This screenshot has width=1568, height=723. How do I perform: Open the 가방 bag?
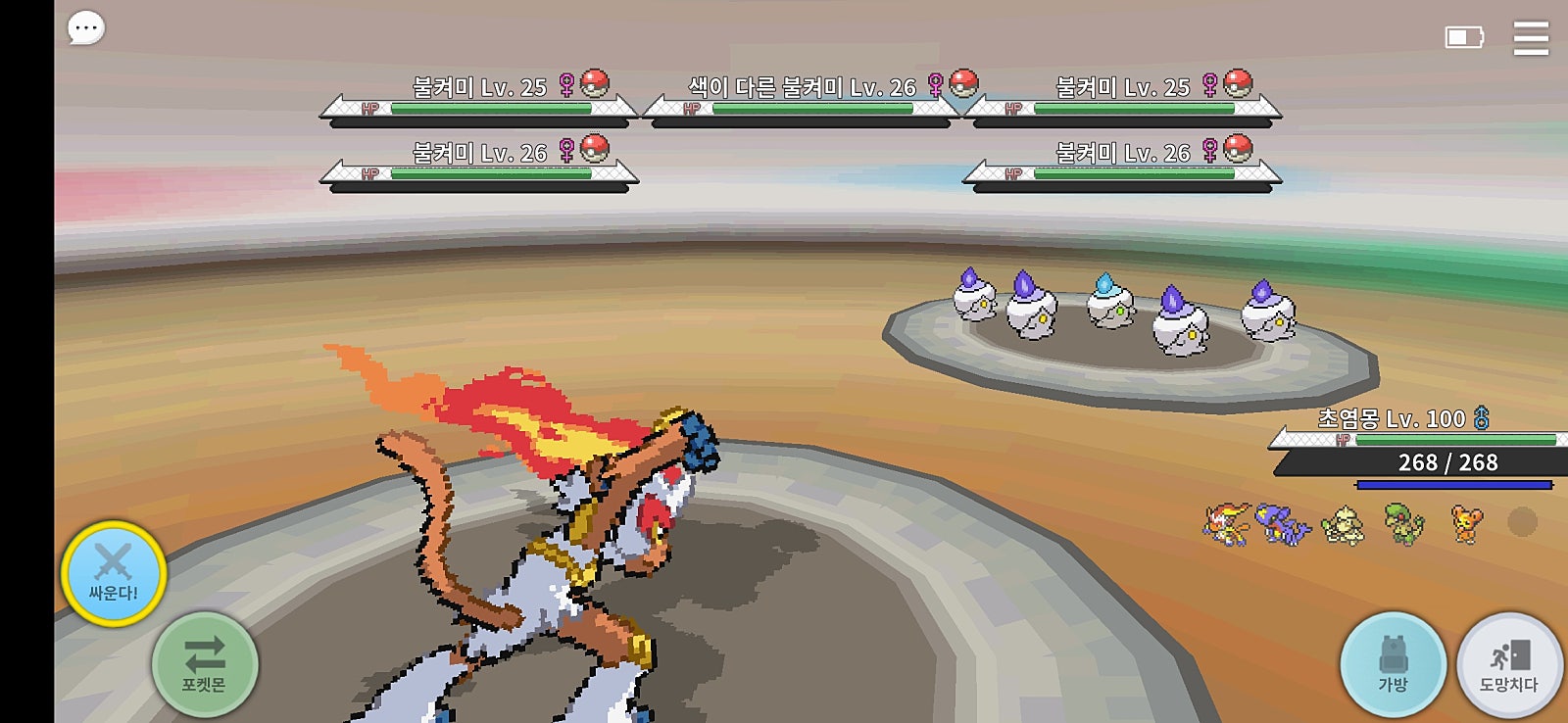(1393, 665)
